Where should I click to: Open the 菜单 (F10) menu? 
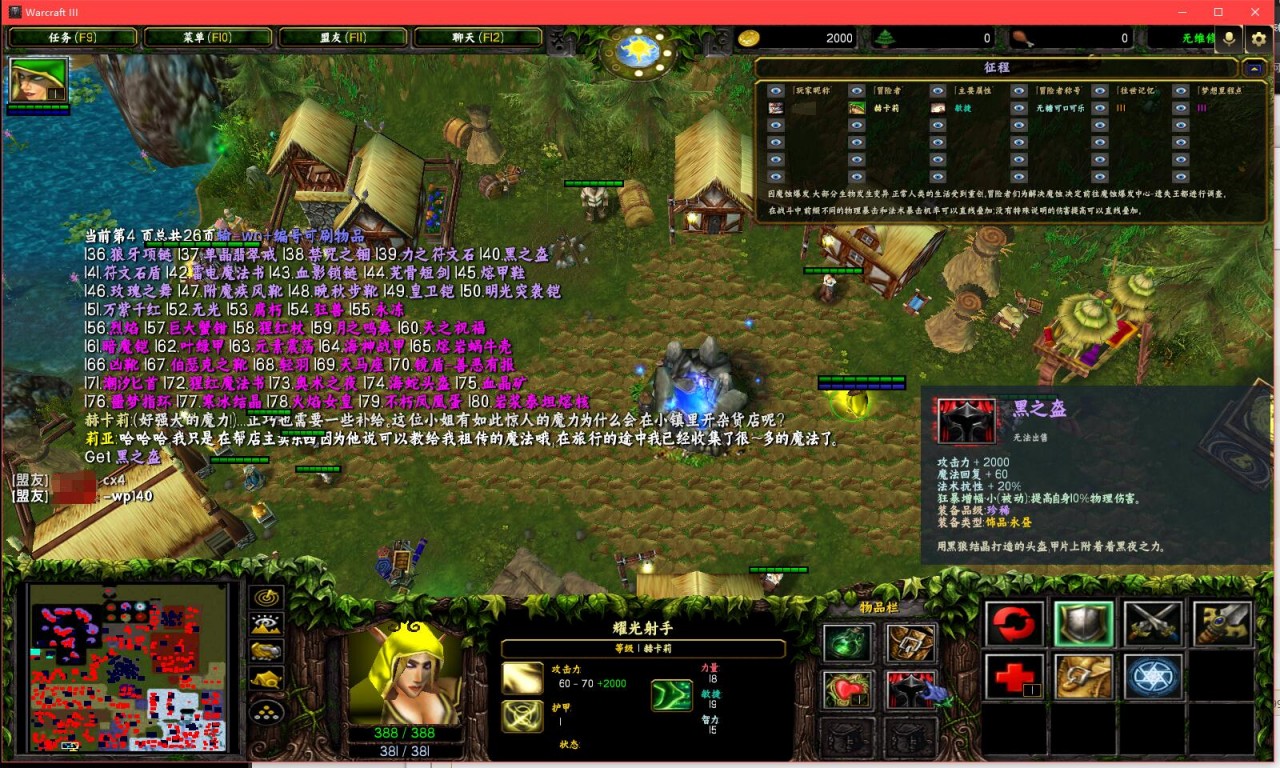tap(206, 36)
